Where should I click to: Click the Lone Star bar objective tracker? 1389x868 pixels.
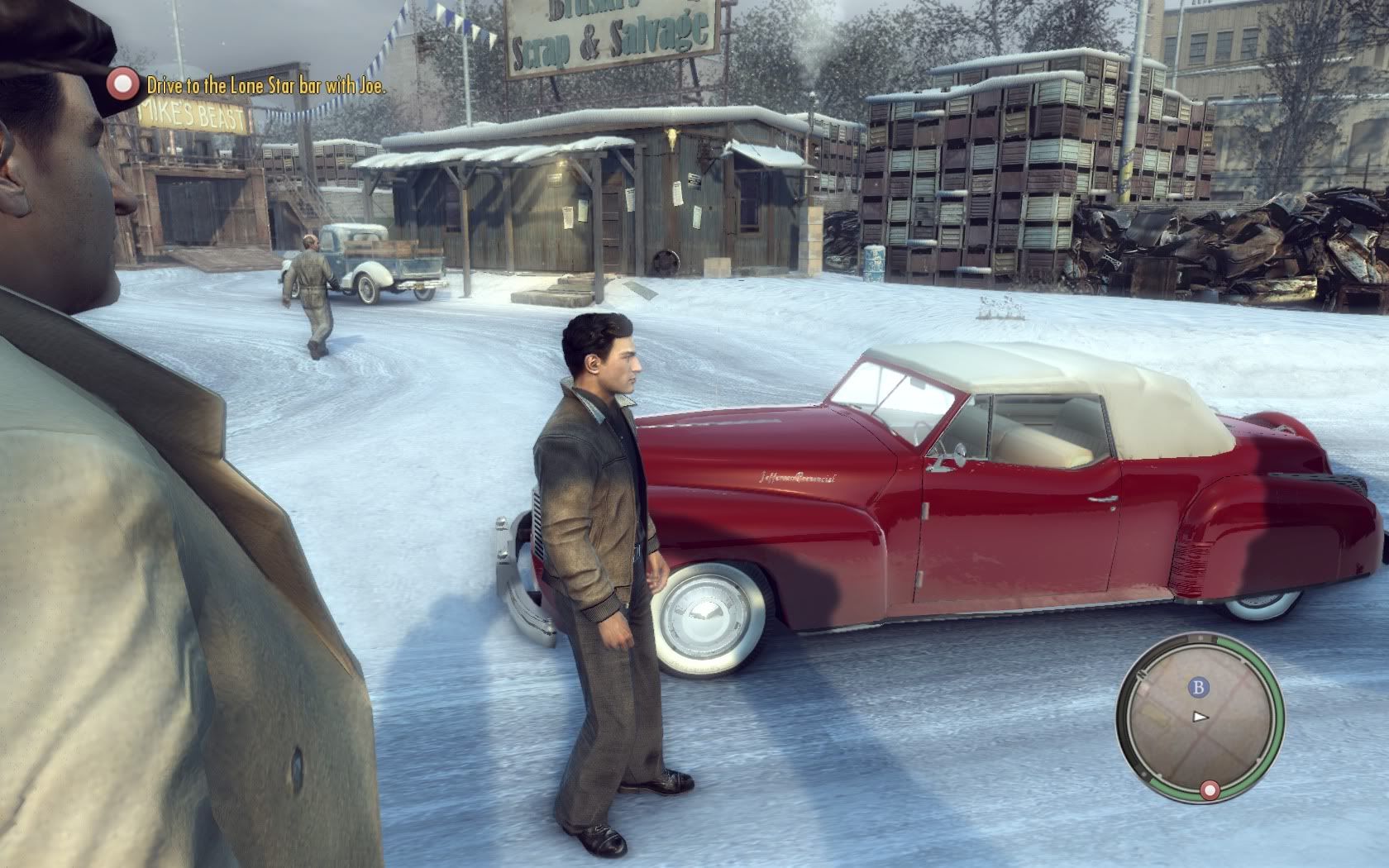(x=265, y=84)
